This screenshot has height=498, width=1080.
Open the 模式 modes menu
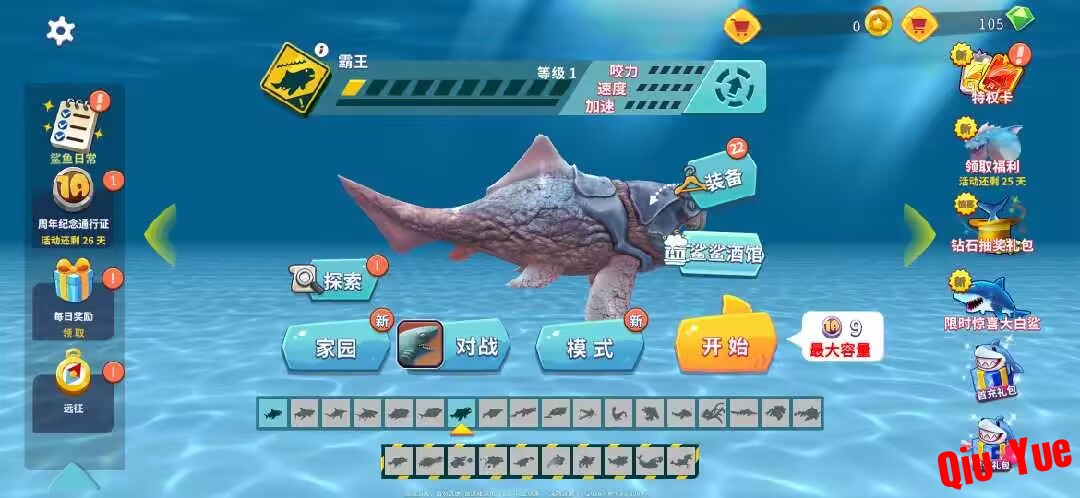coord(590,348)
